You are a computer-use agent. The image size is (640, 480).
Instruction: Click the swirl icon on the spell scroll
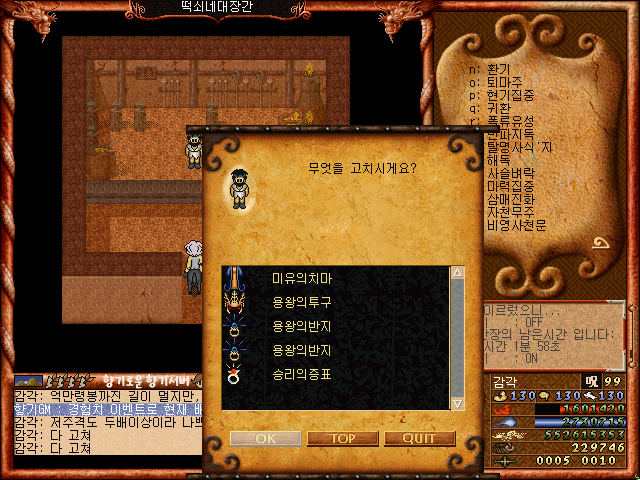(601, 245)
